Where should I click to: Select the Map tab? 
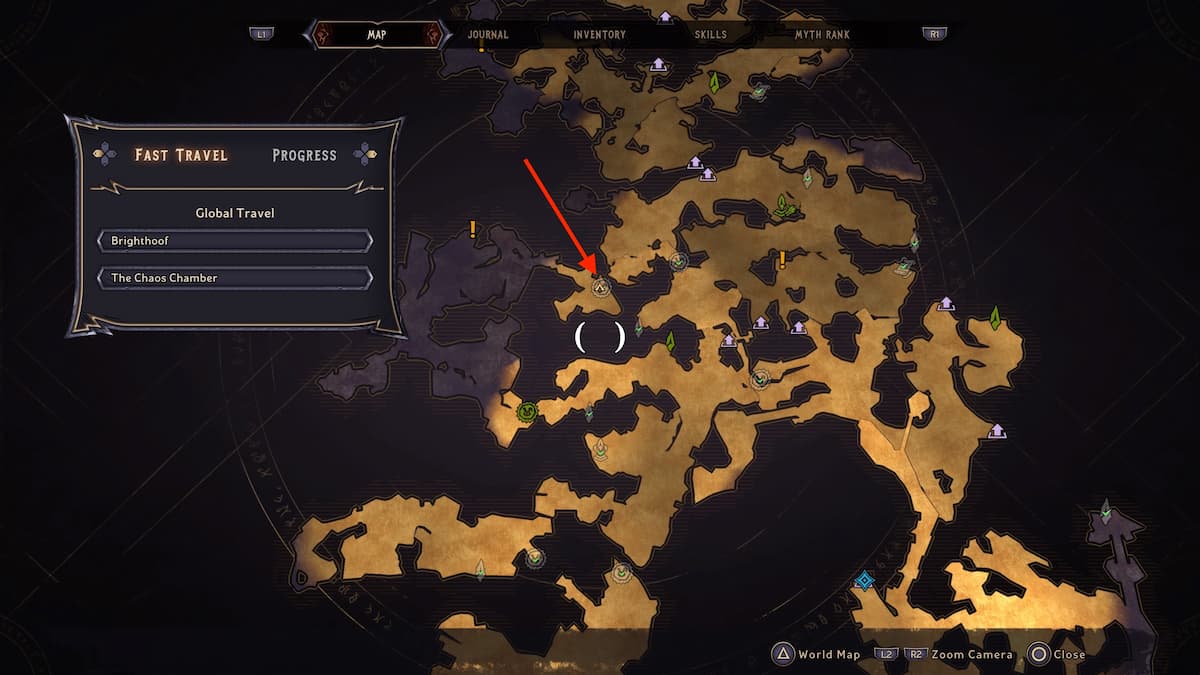coord(377,34)
